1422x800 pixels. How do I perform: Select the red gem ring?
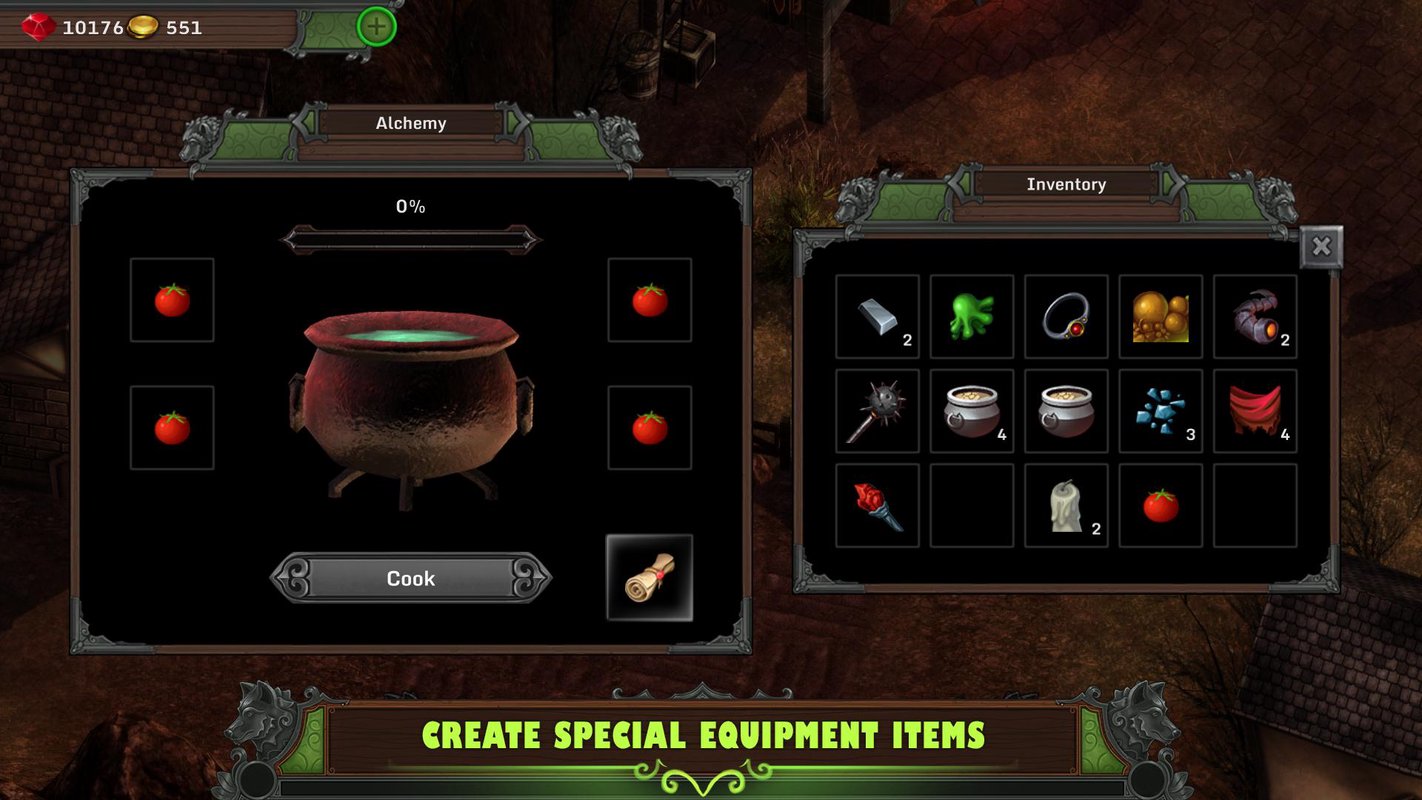[1066, 316]
